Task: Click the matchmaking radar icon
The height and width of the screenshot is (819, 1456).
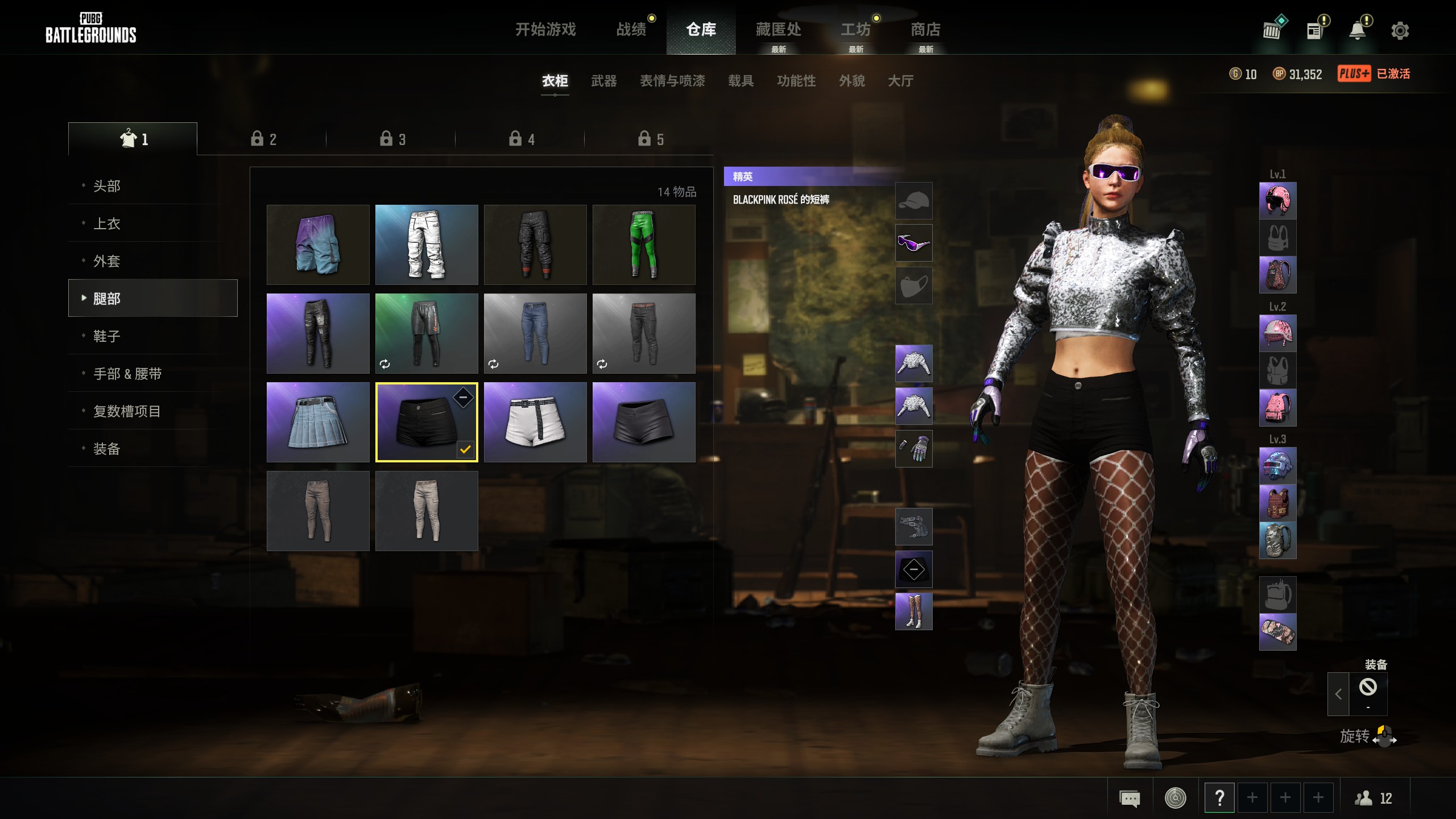Action: click(1175, 798)
